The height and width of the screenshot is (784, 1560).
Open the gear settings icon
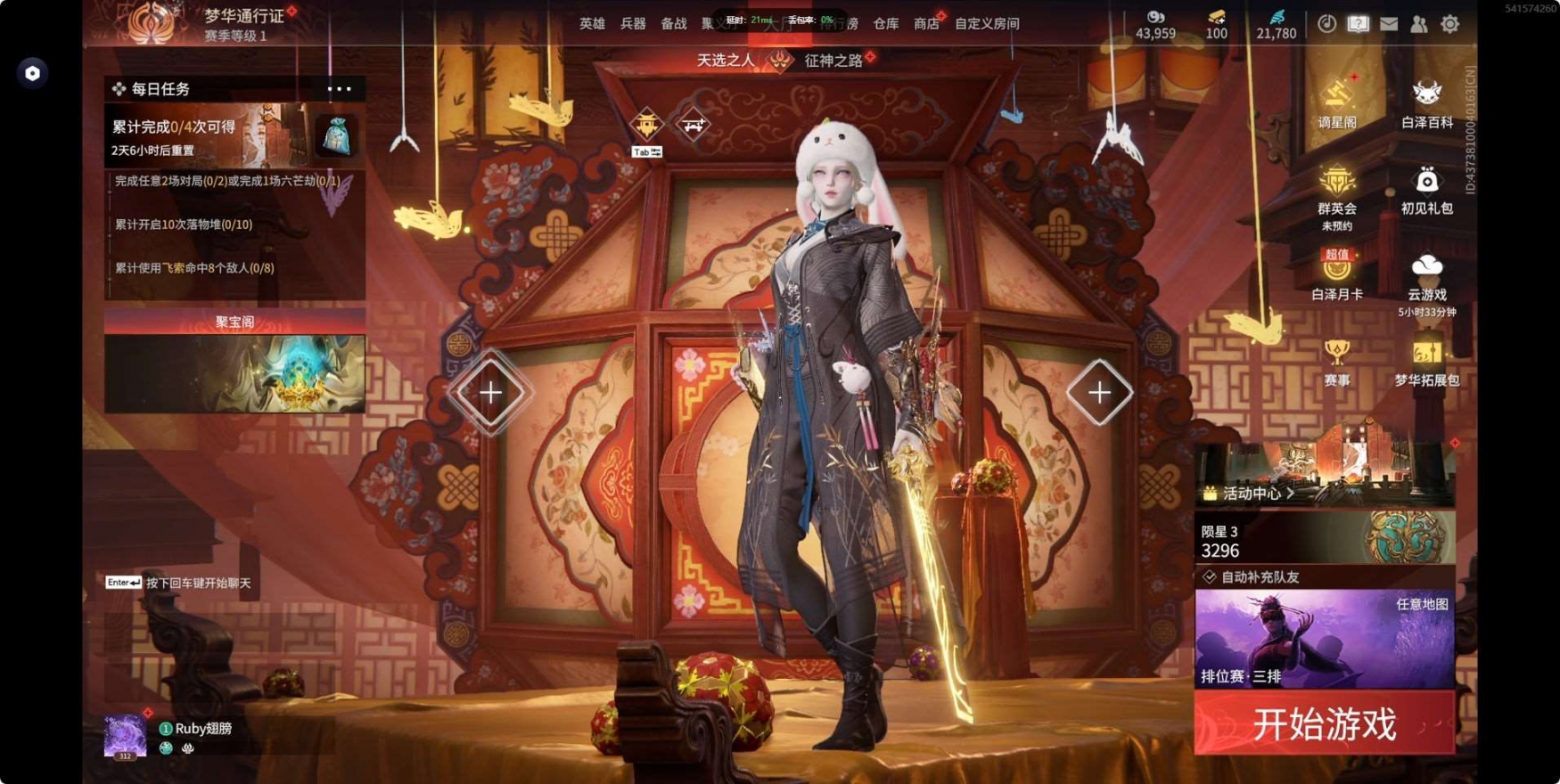pyautogui.click(x=1450, y=24)
